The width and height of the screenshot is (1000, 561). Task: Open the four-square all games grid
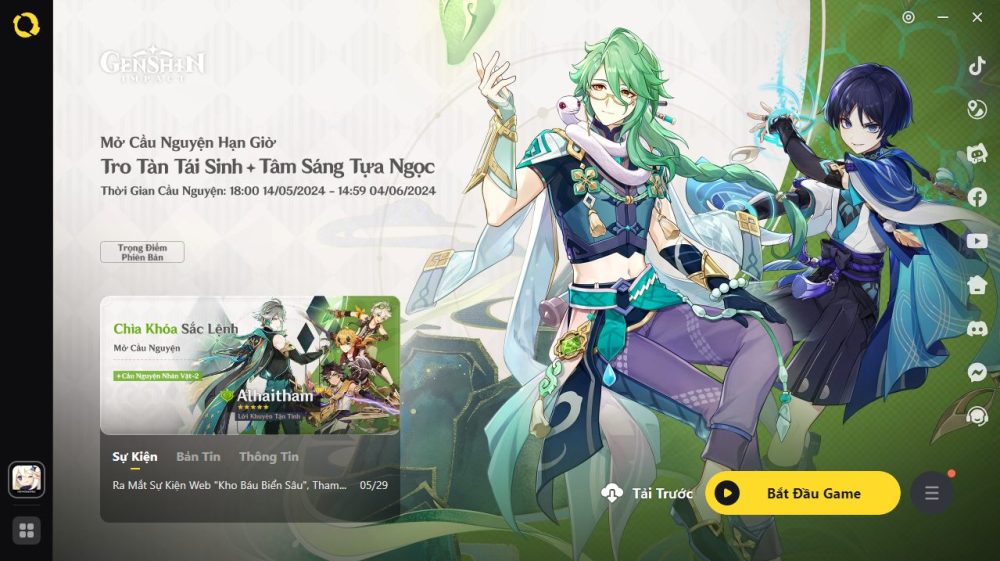click(26, 530)
